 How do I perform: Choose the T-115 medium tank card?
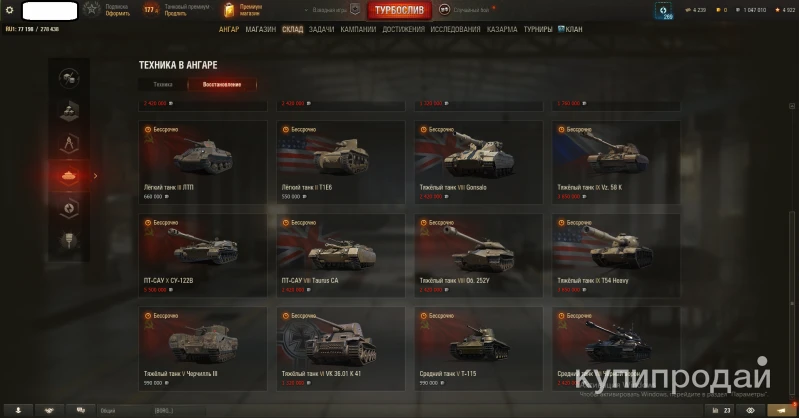click(x=479, y=347)
